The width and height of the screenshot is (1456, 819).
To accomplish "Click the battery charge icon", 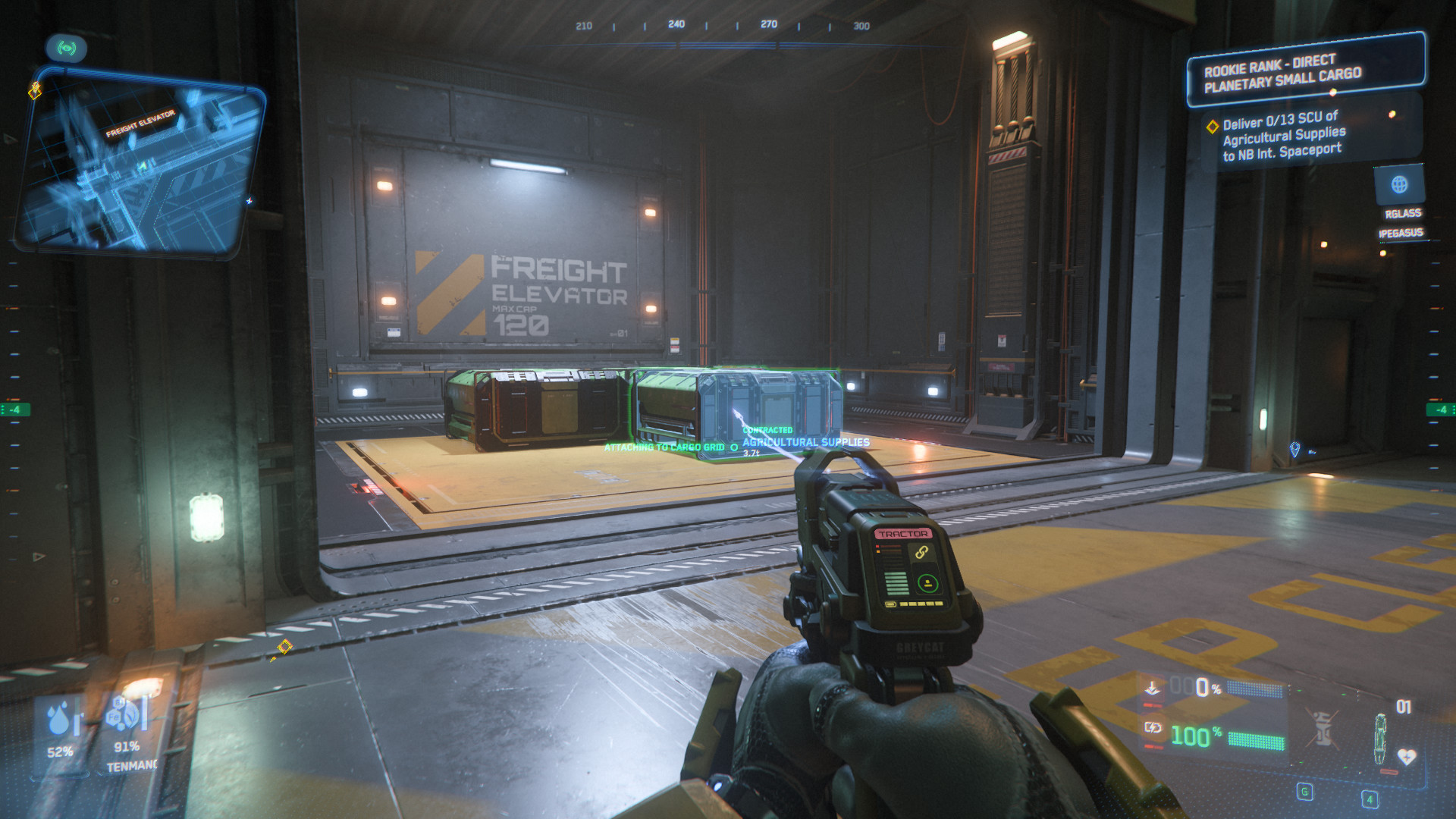I will pyautogui.click(x=1153, y=728).
